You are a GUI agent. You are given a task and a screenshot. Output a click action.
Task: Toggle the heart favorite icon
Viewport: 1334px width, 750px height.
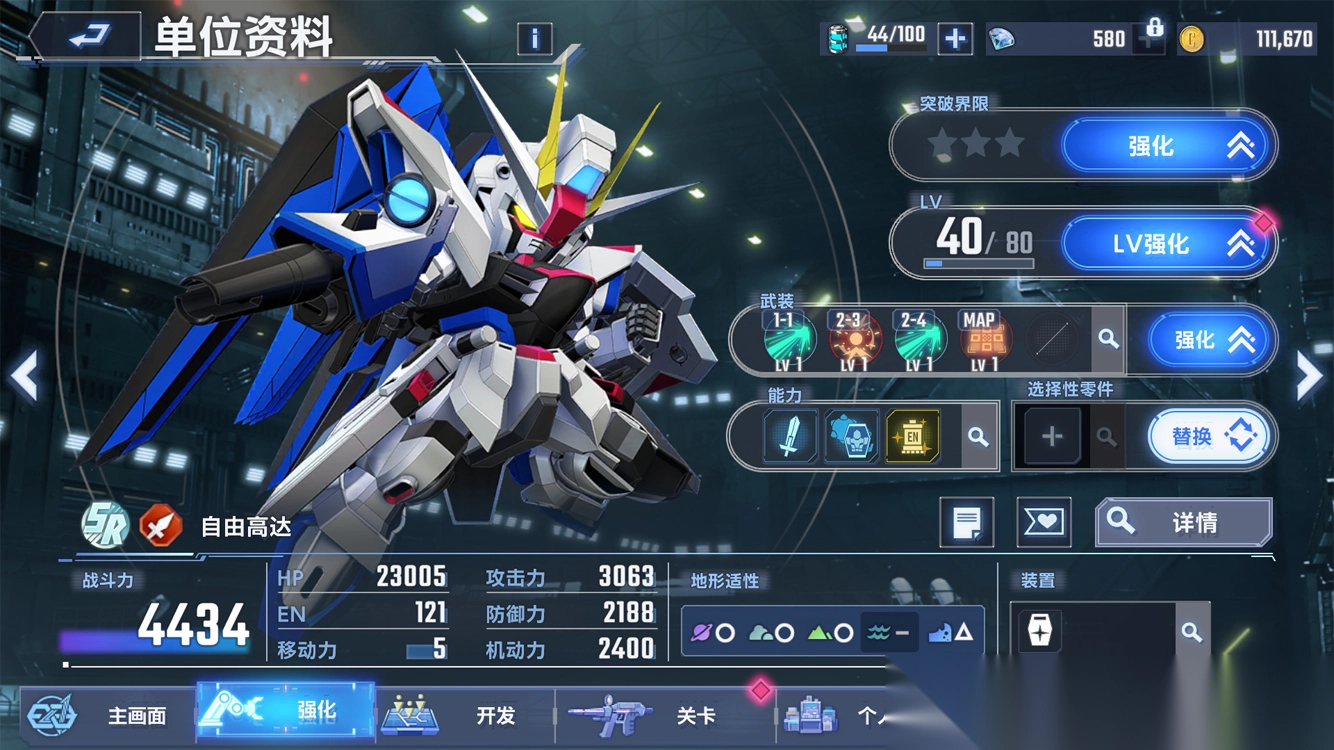tap(1043, 522)
